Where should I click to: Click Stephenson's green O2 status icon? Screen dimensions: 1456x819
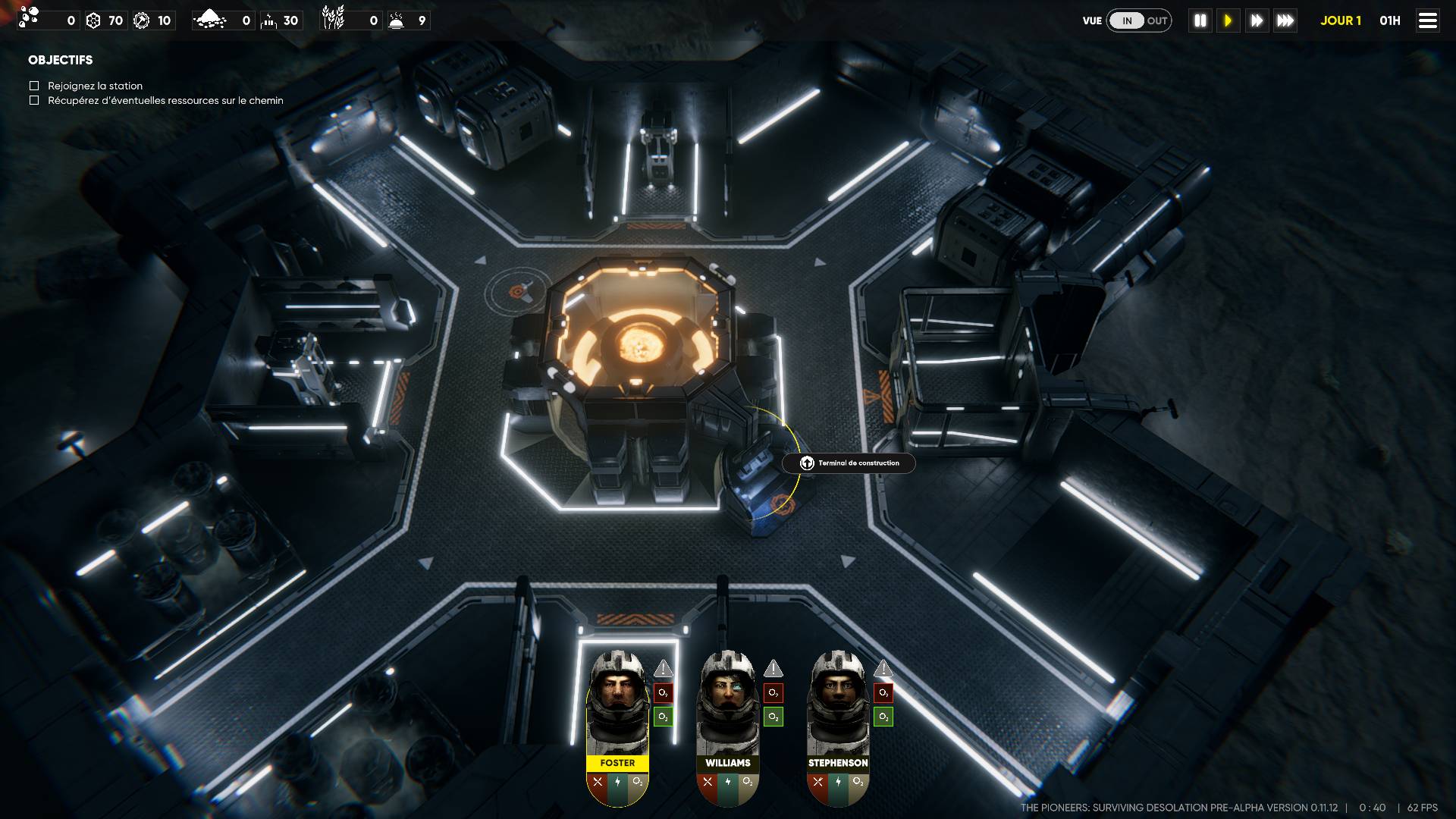tap(883, 717)
